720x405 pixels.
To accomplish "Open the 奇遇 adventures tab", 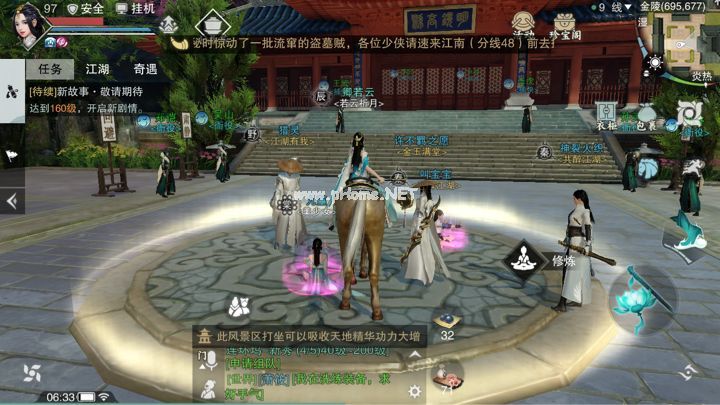I will pyautogui.click(x=145, y=69).
